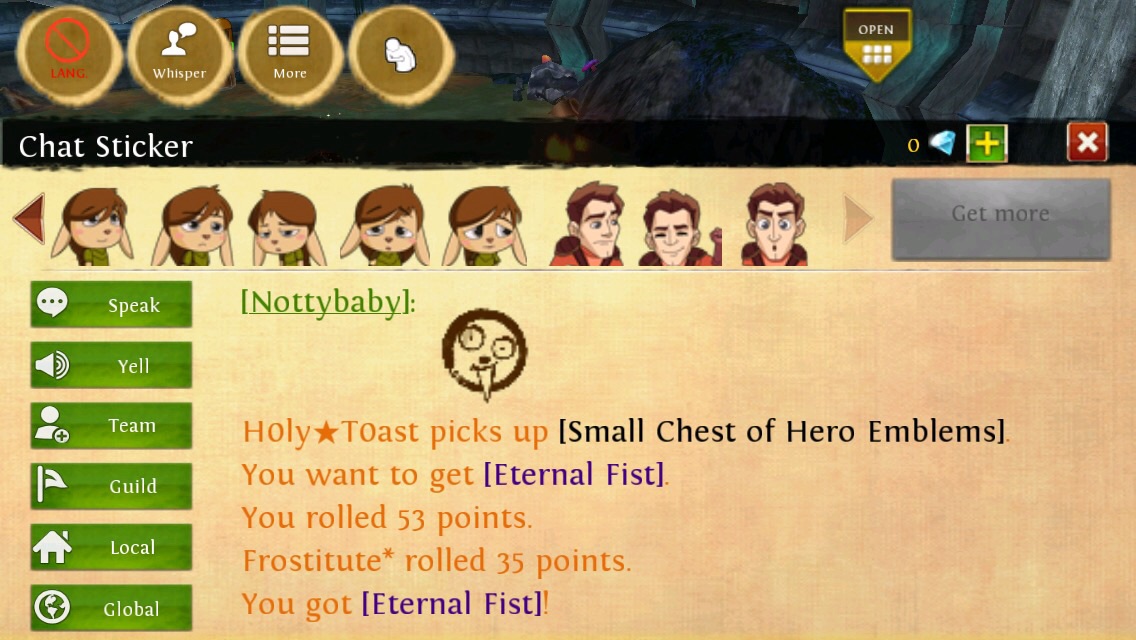Select the Yell chat channel
This screenshot has height=640, width=1136.
tap(111, 365)
